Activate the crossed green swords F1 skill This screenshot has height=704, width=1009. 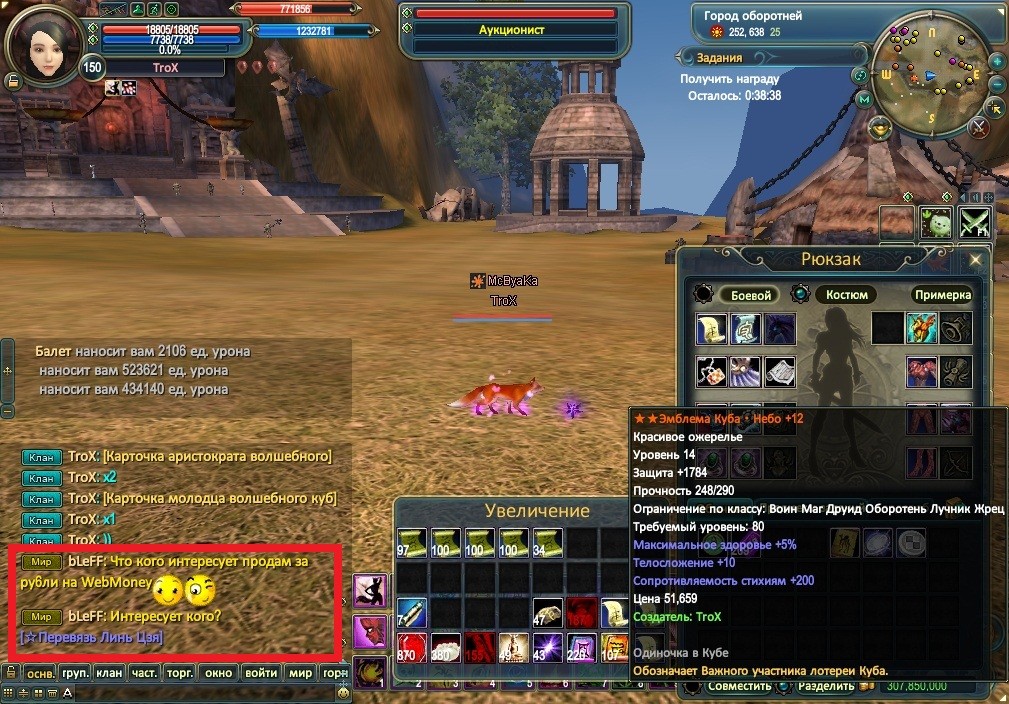[974, 222]
